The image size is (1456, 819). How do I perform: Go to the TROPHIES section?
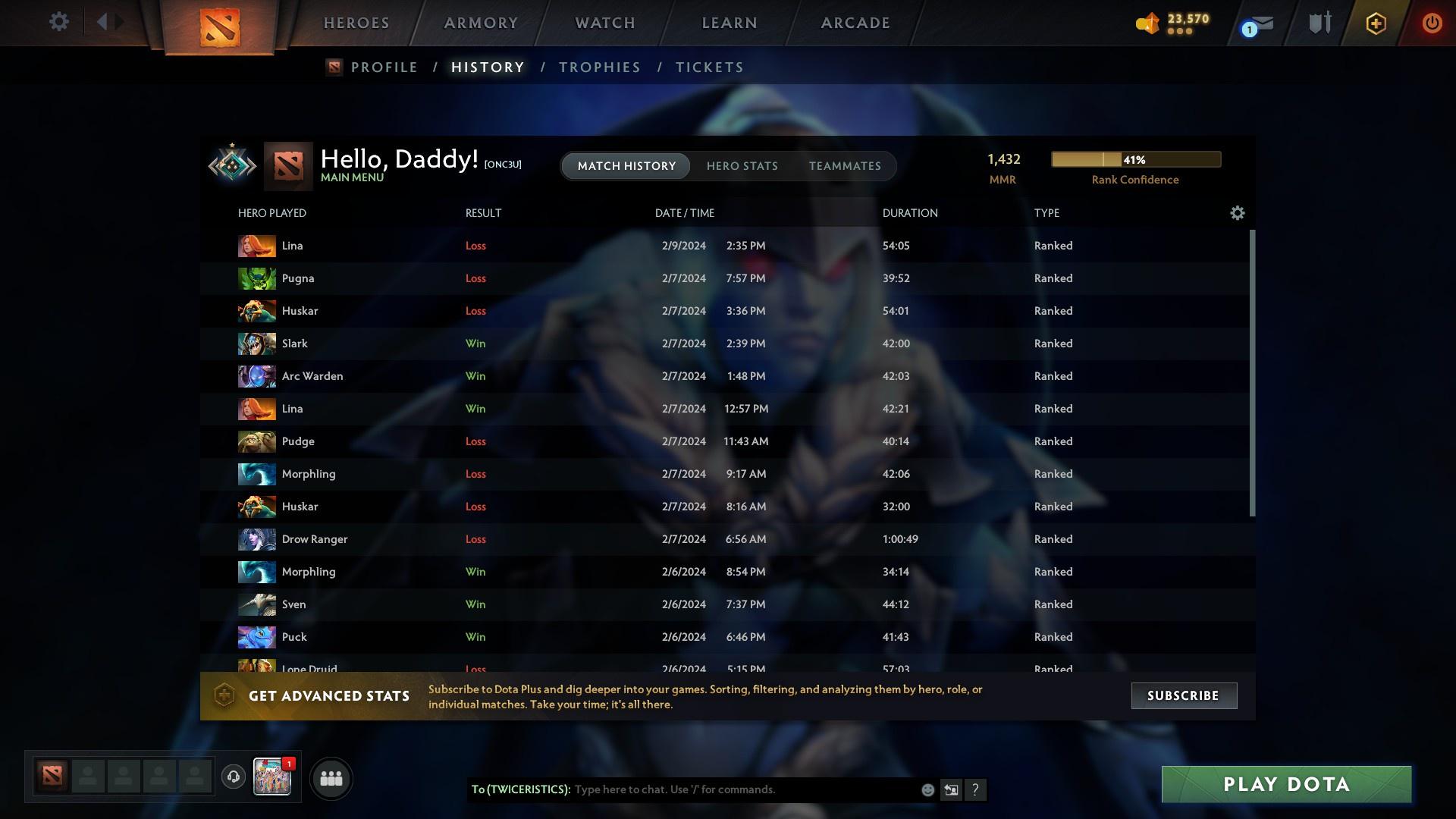tap(599, 67)
